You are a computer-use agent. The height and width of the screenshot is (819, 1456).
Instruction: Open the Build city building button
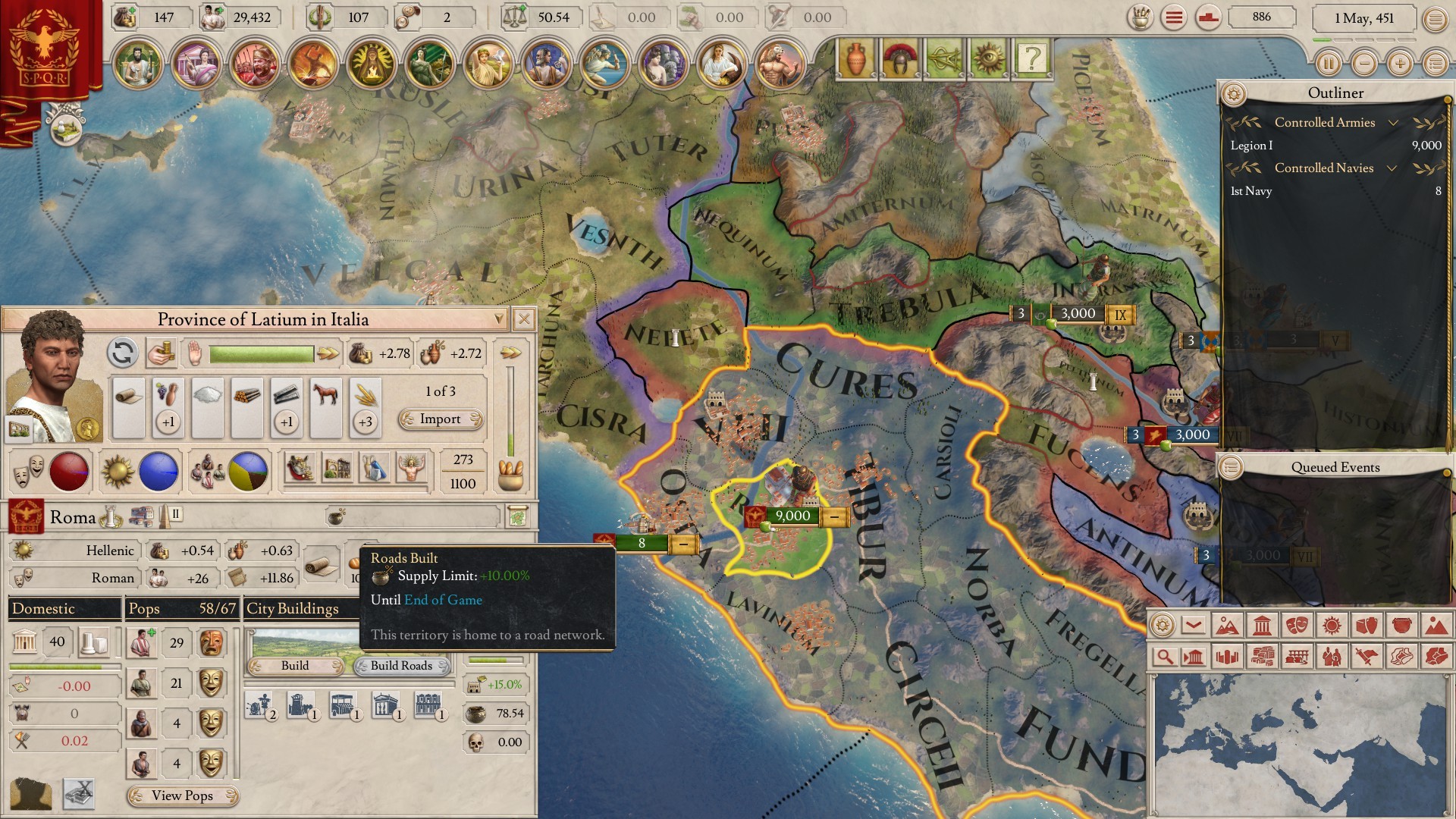coord(296,666)
